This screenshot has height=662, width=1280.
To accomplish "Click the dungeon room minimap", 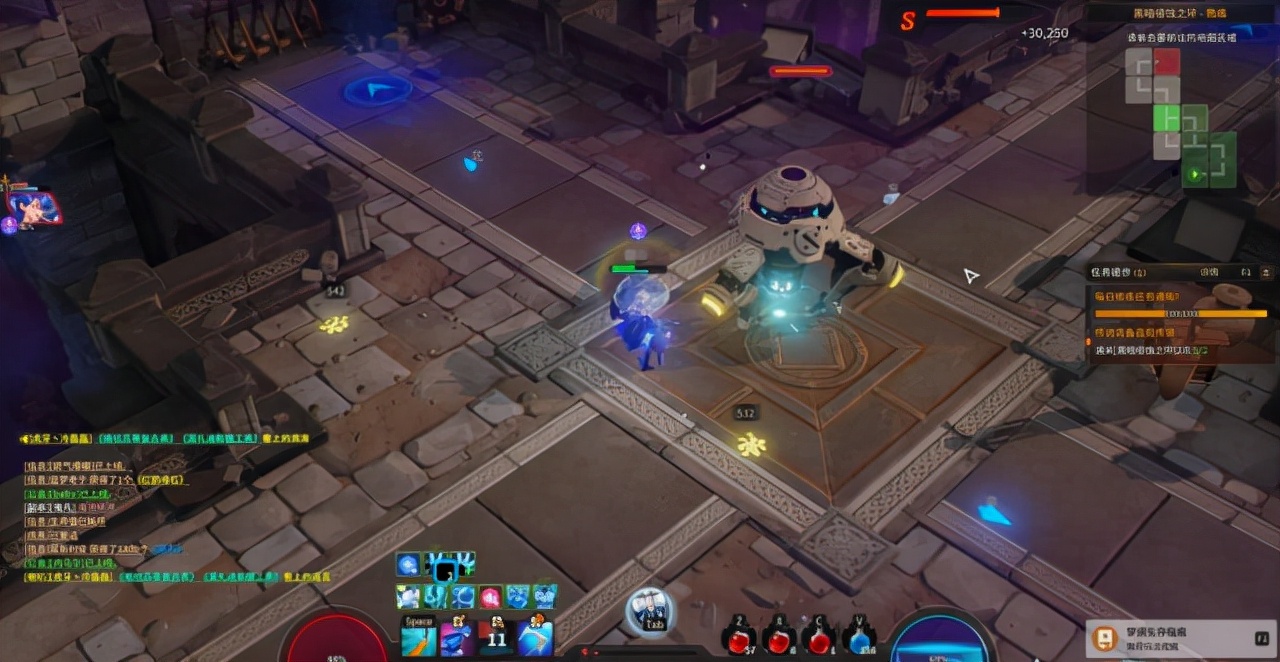I will click(x=1181, y=120).
